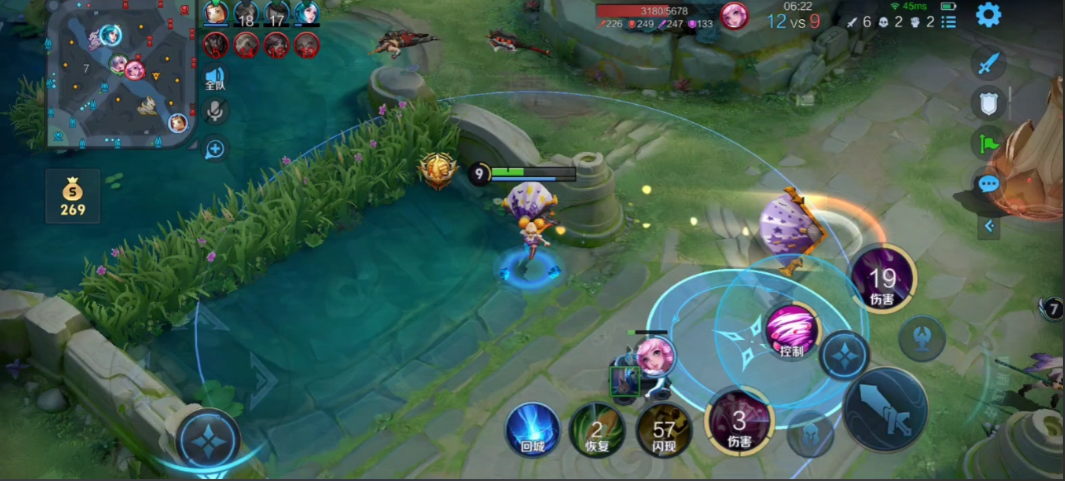Collapse the signal panel with the arrow
The width and height of the screenshot is (1065, 481).
[x=989, y=226]
